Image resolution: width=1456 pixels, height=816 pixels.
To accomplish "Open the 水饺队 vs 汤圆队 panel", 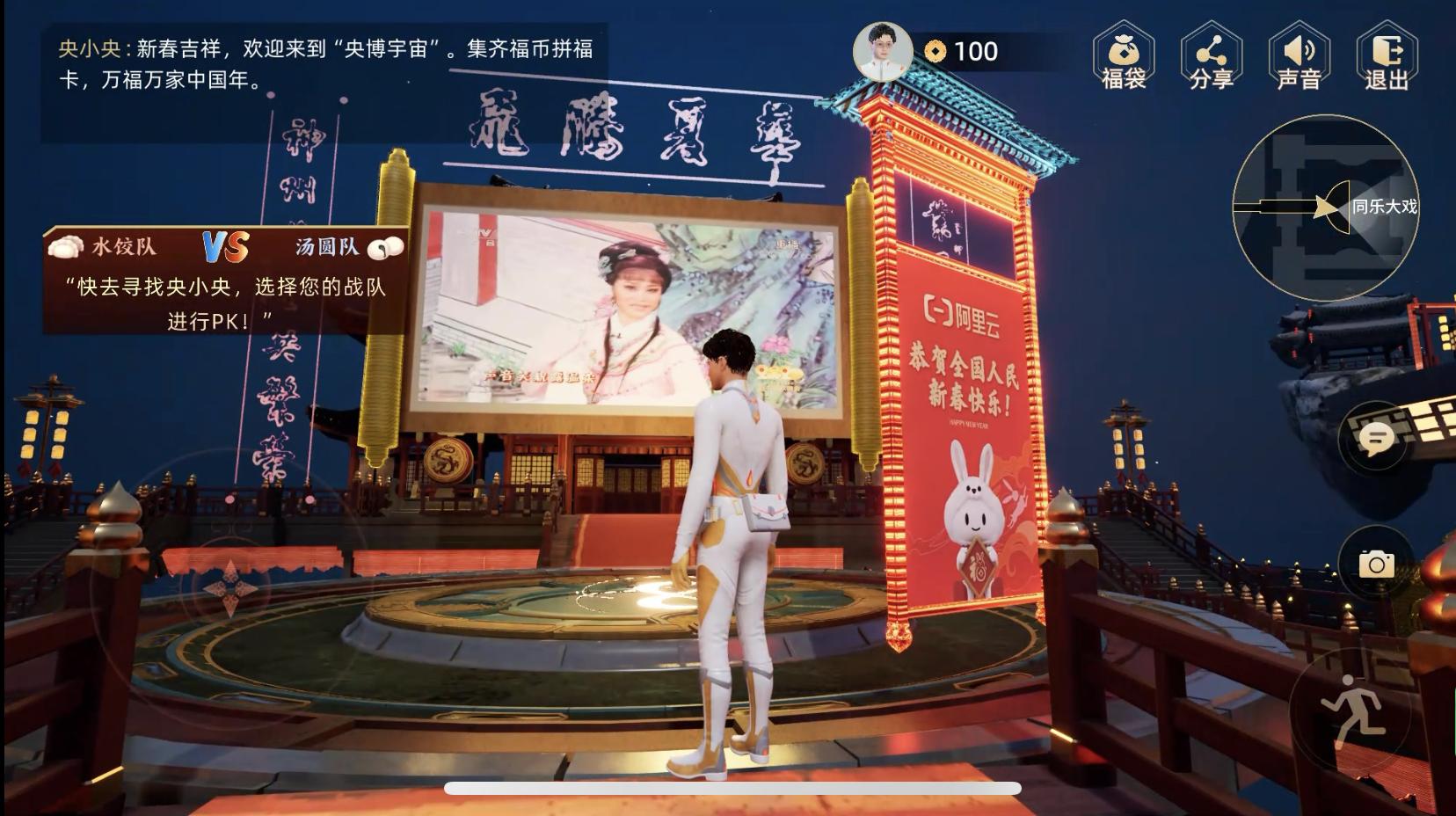I will (x=224, y=246).
